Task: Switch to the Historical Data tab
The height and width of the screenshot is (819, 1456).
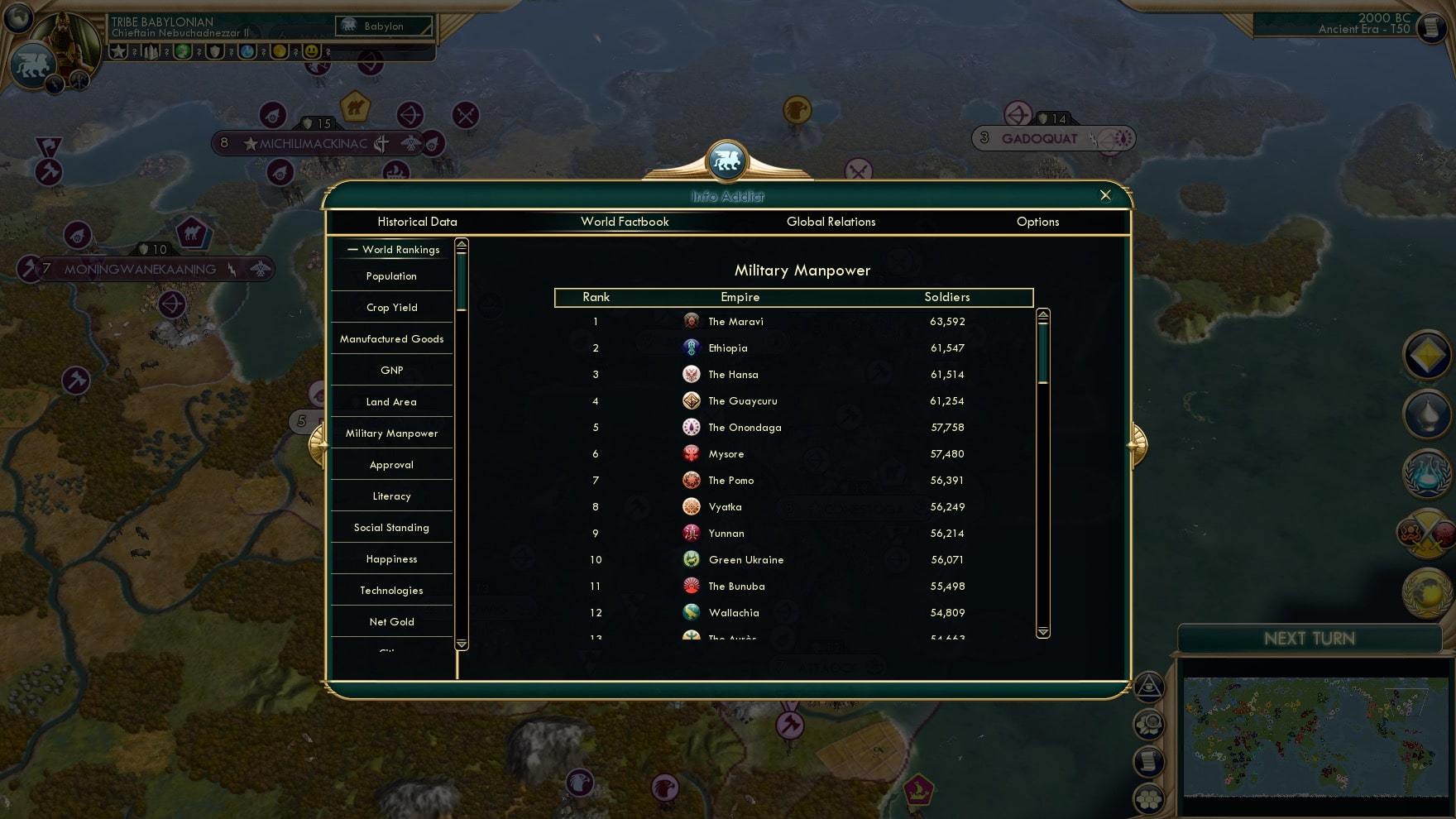Action: [417, 222]
